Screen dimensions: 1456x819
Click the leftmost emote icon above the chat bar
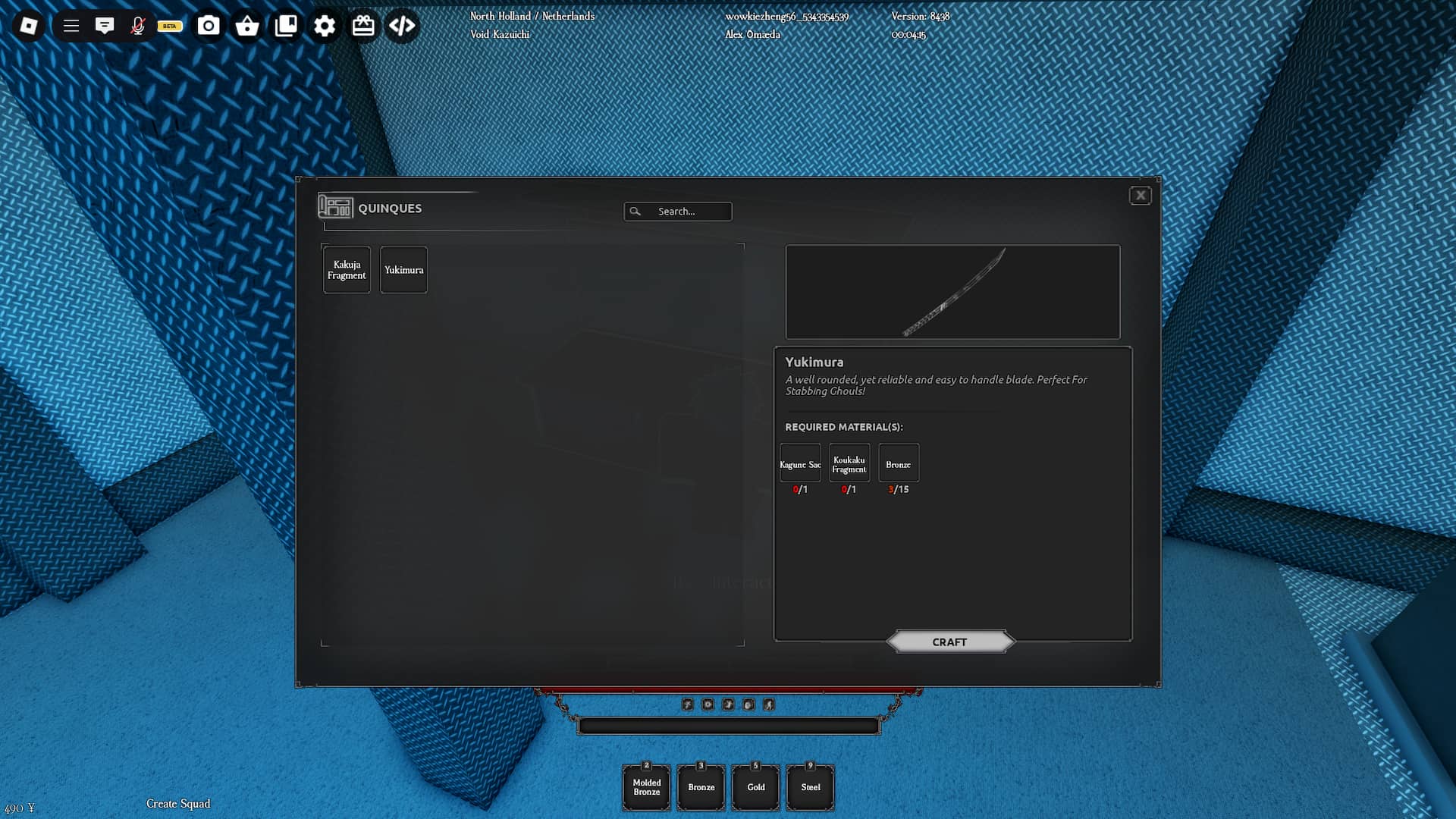coord(687,704)
